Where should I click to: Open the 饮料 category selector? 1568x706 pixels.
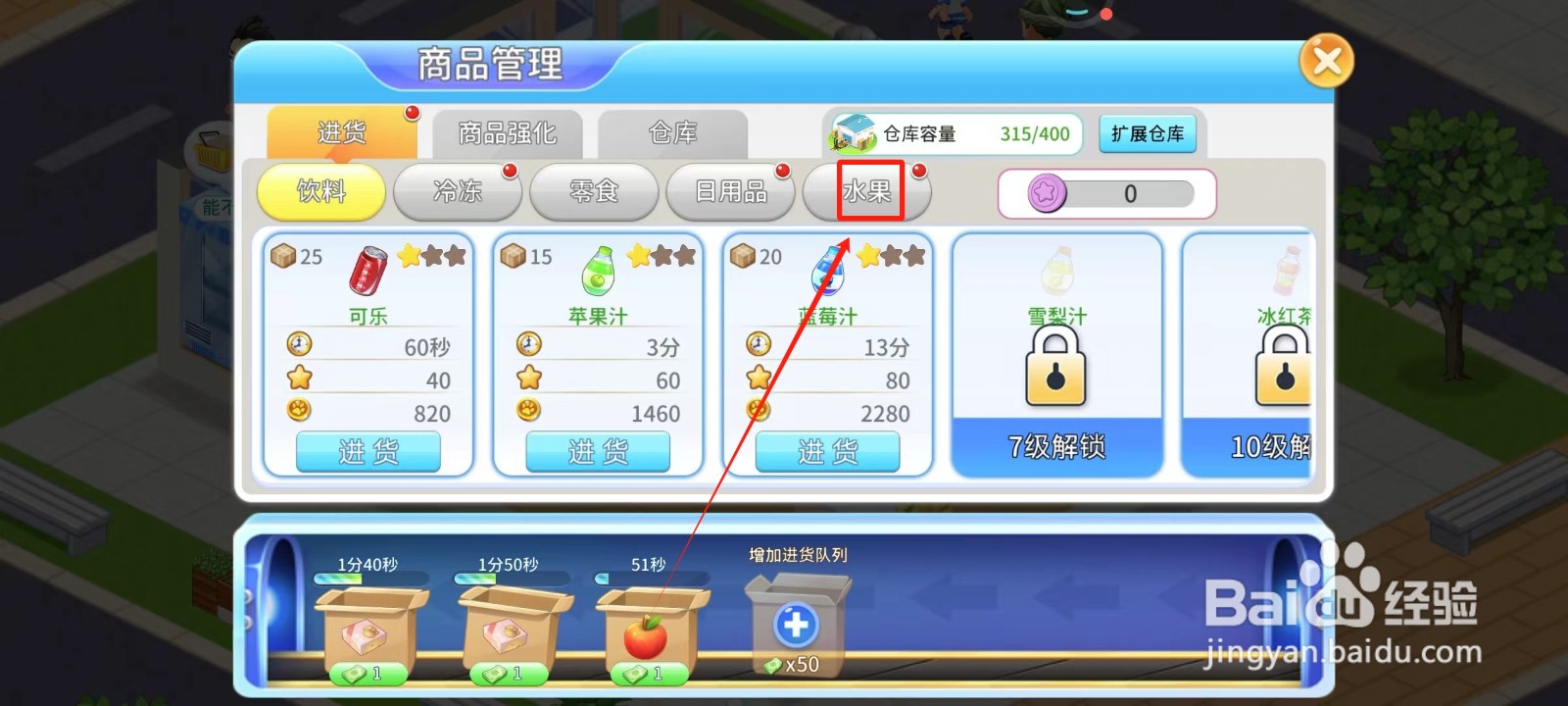coord(320,192)
